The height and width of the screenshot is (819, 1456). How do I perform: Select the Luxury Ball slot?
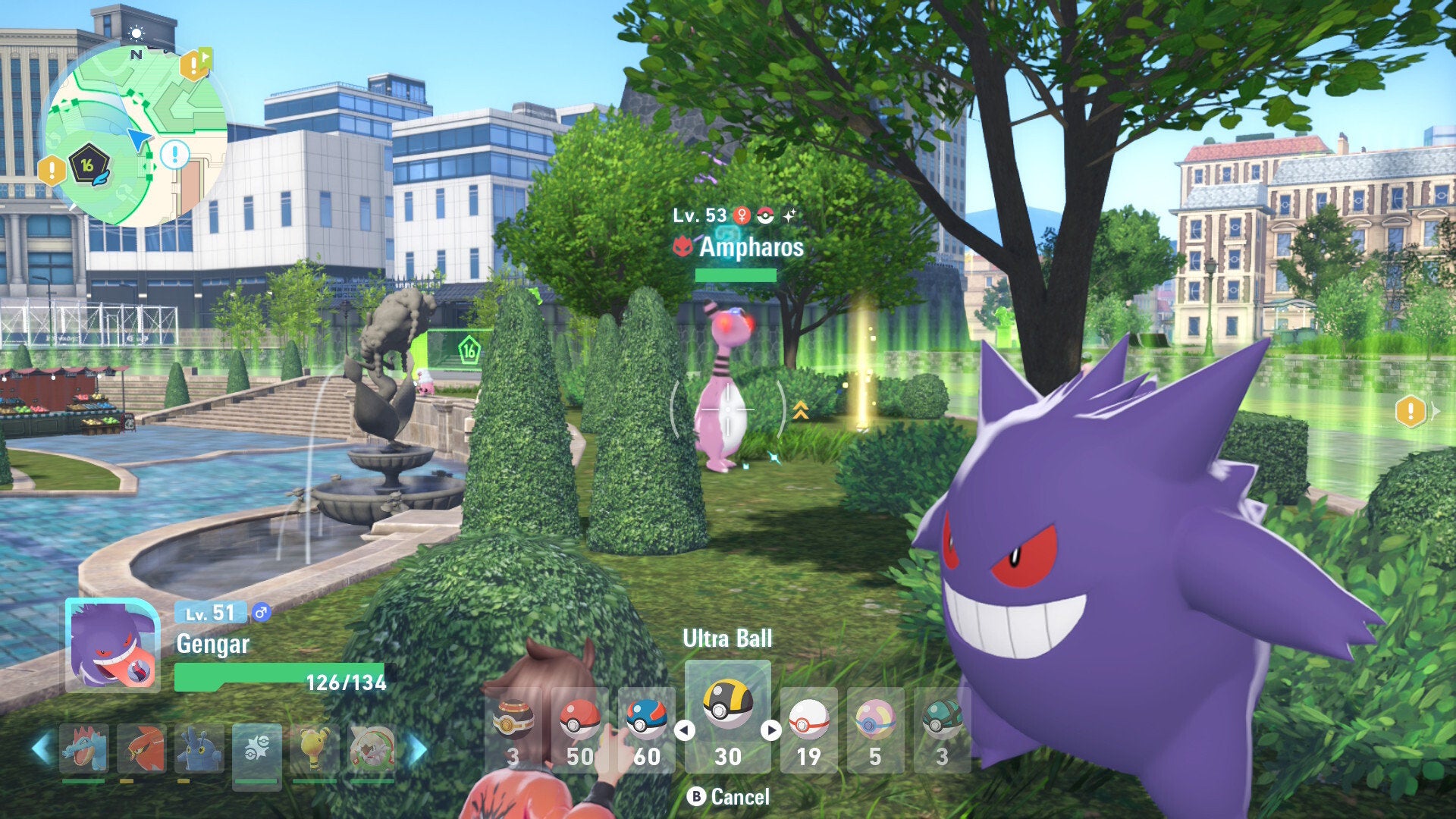513,728
